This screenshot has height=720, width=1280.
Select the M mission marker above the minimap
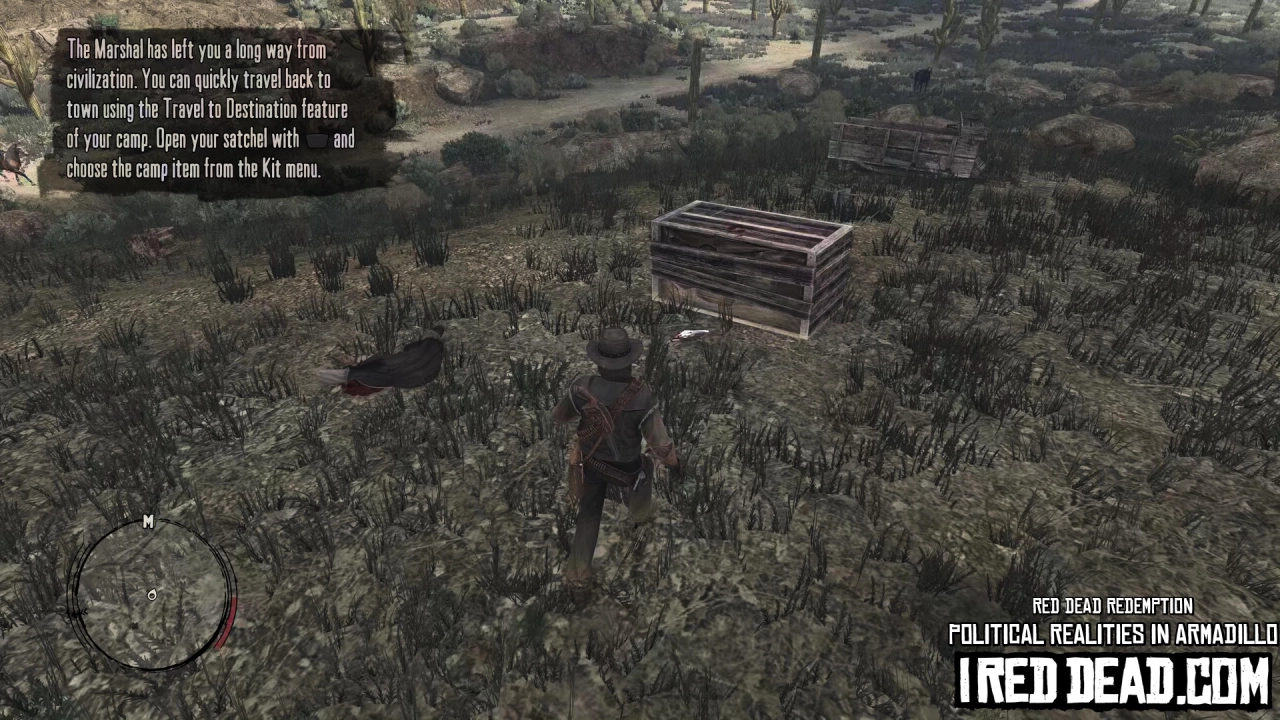point(148,523)
